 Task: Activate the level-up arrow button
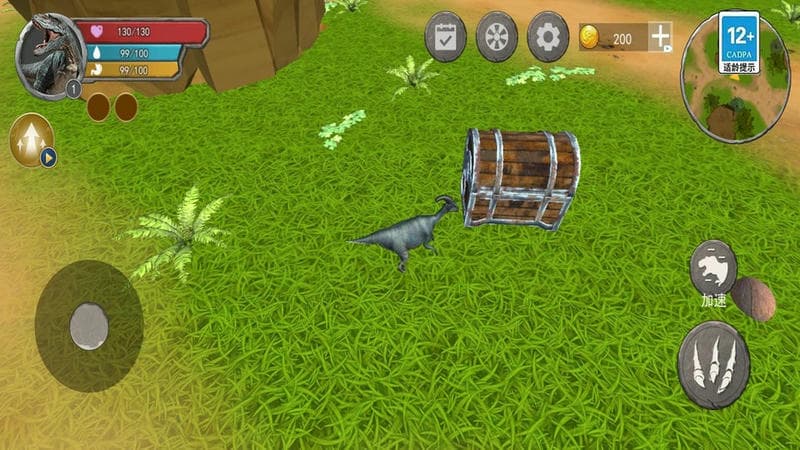coord(31,140)
